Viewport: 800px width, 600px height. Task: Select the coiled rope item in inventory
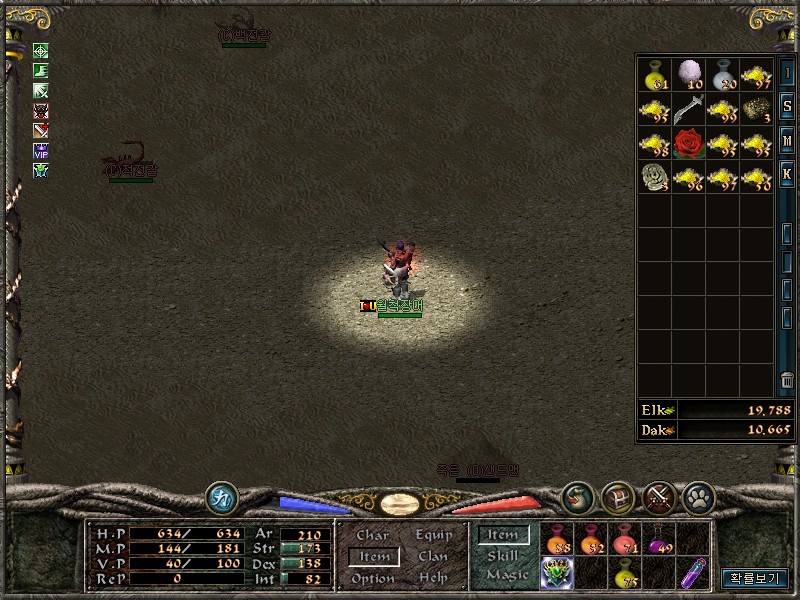[654, 178]
